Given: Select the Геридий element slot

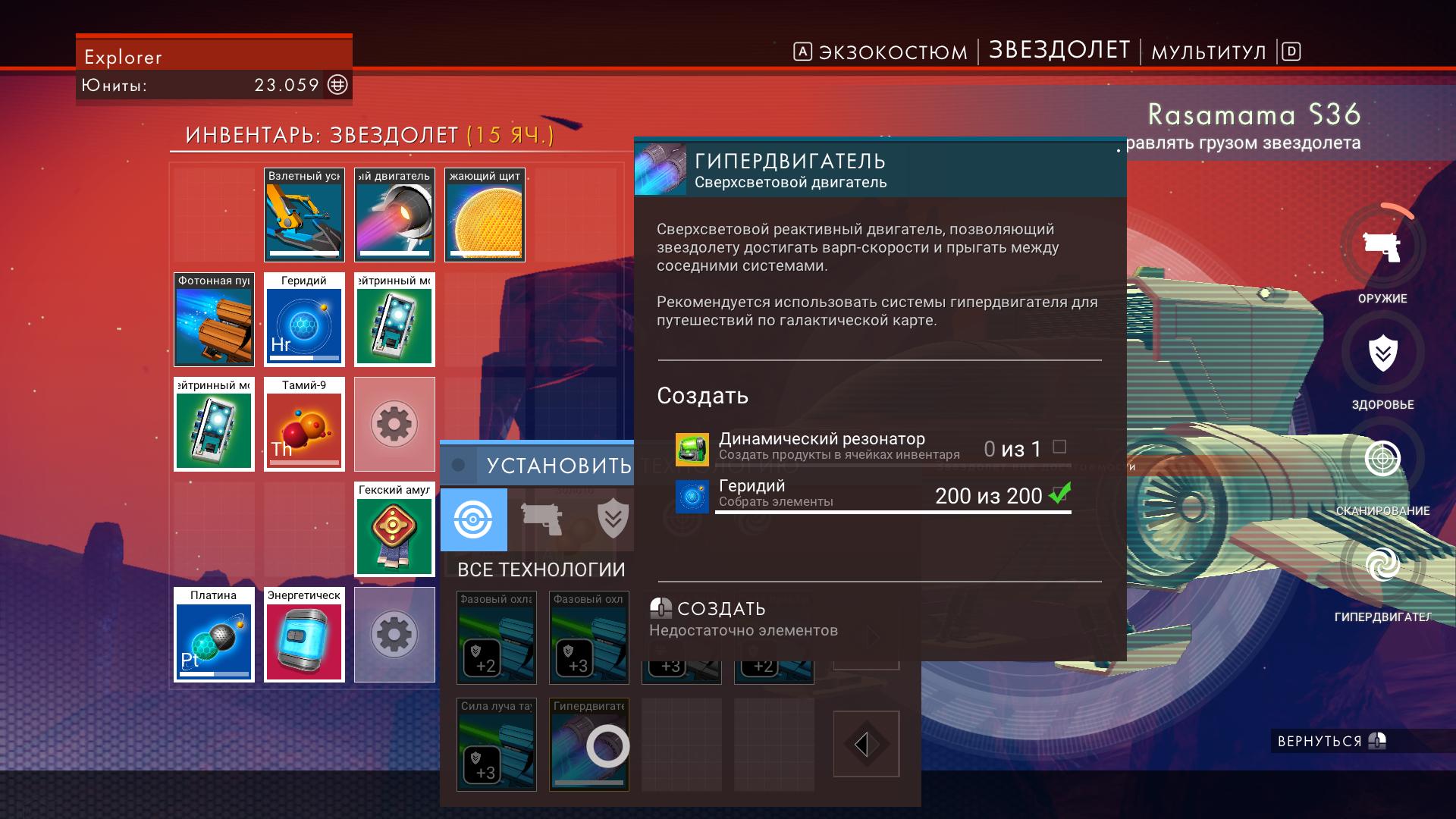Looking at the screenshot, I should click(x=304, y=320).
